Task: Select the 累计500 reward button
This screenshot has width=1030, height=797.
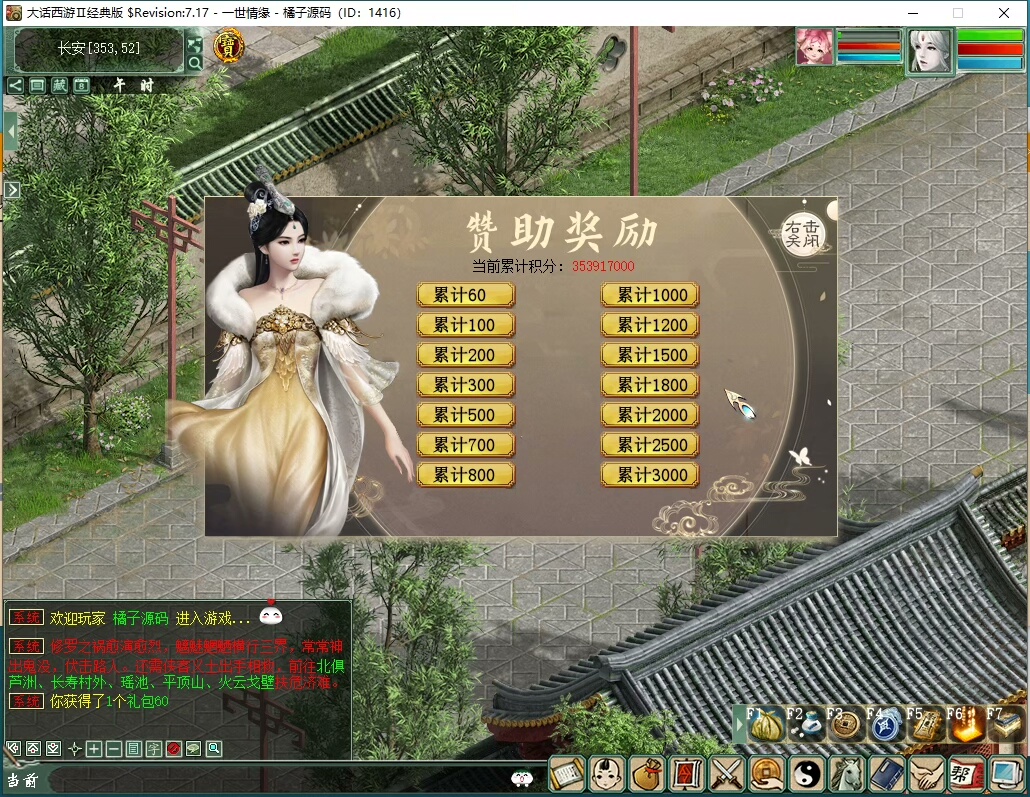Action: 465,415
